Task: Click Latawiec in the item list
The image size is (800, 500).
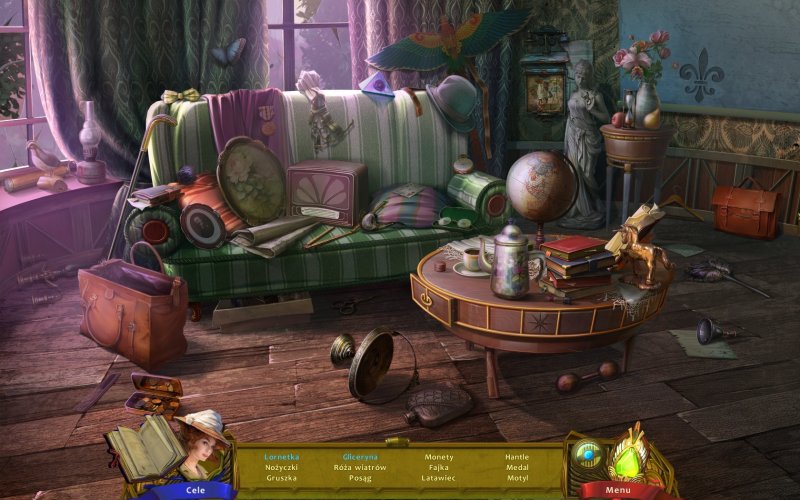Action: click(x=438, y=478)
